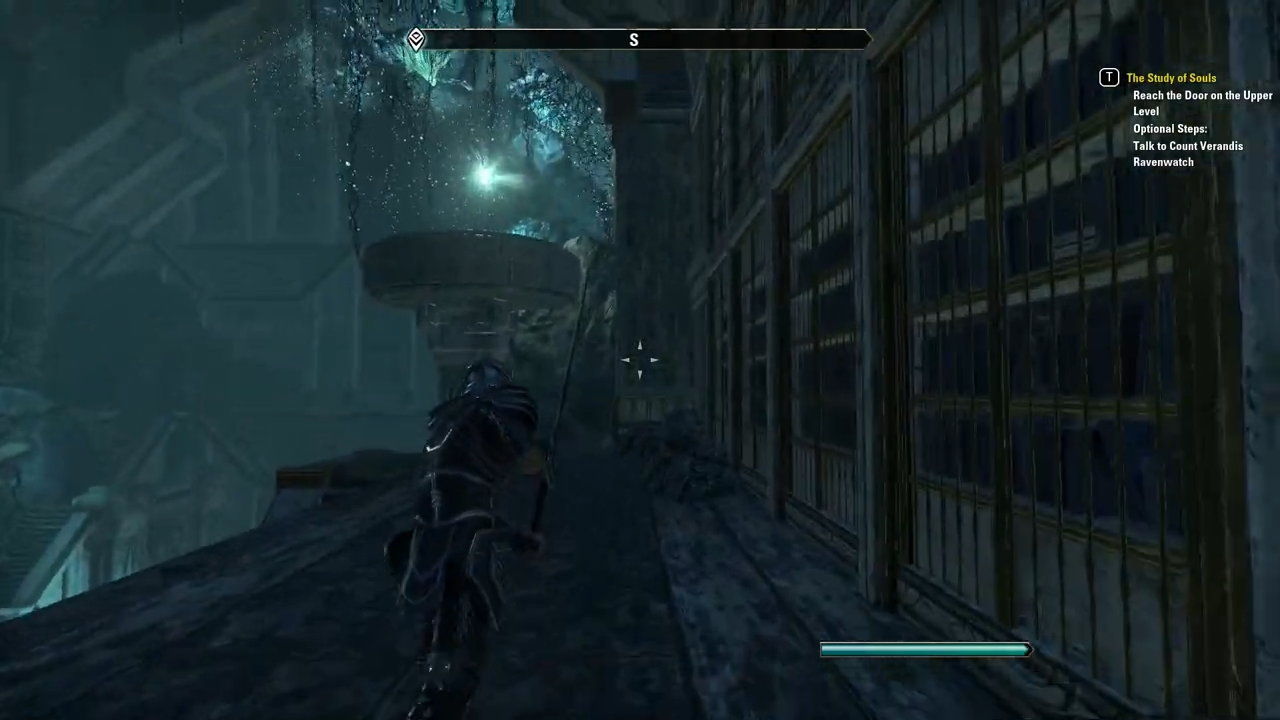Viewport: 1280px width, 720px height.
Task: Collapse the Study of Souls quest entry
Action: [x=1171, y=77]
